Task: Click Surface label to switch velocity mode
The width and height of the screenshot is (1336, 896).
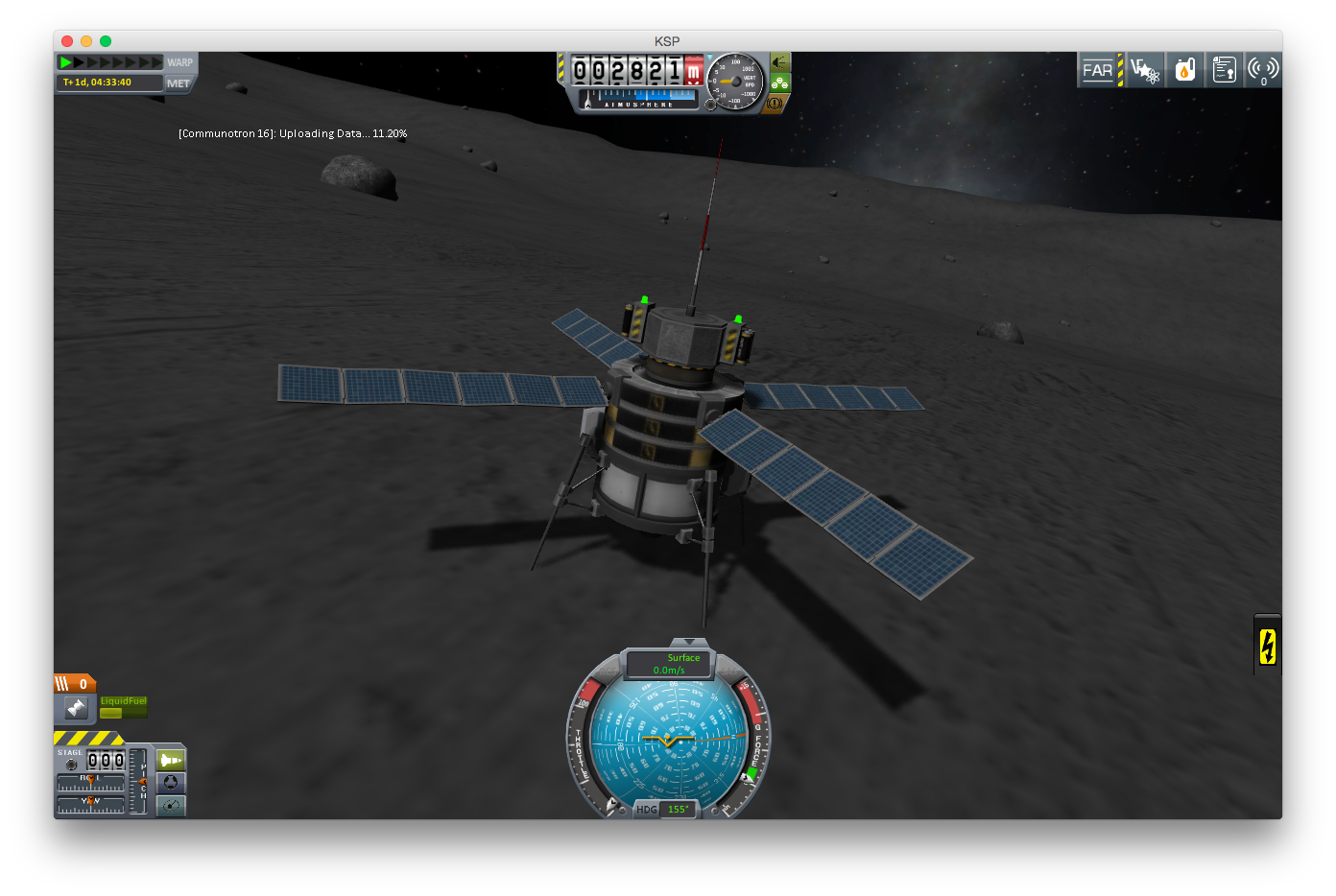Action: click(x=683, y=658)
